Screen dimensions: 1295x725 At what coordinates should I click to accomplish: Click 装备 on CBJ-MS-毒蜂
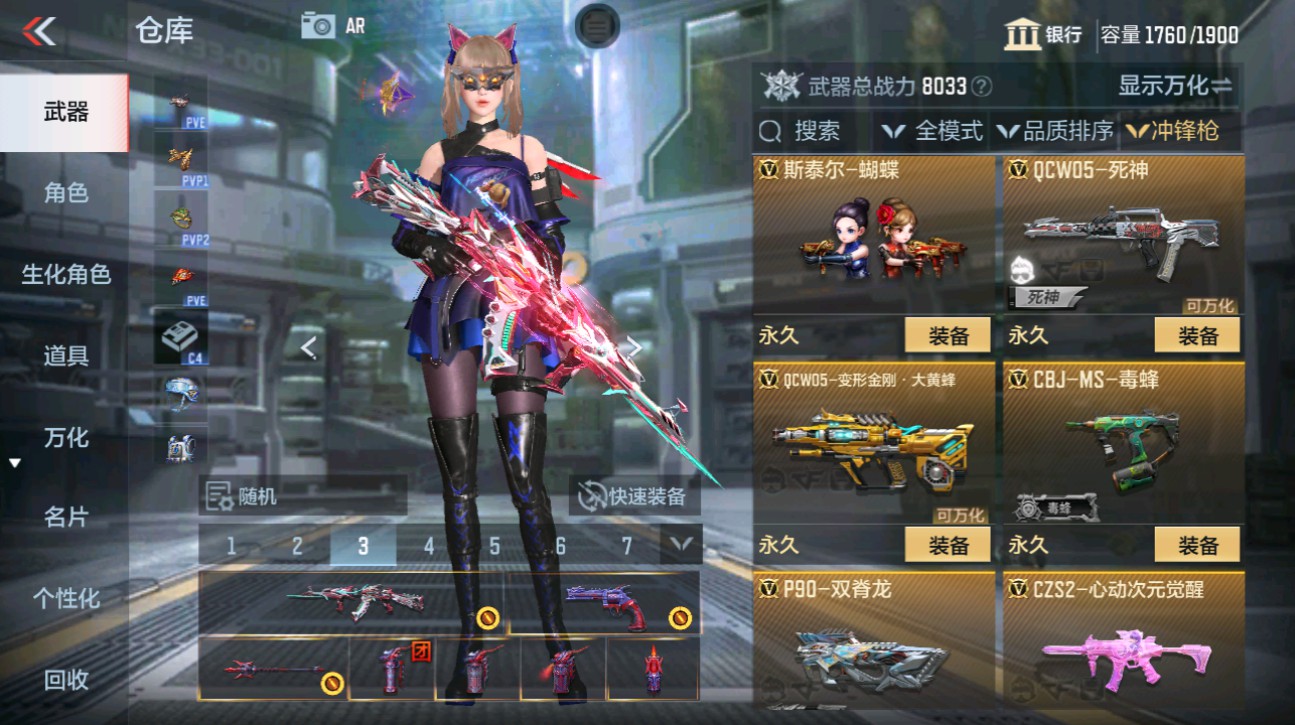coord(1198,545)
